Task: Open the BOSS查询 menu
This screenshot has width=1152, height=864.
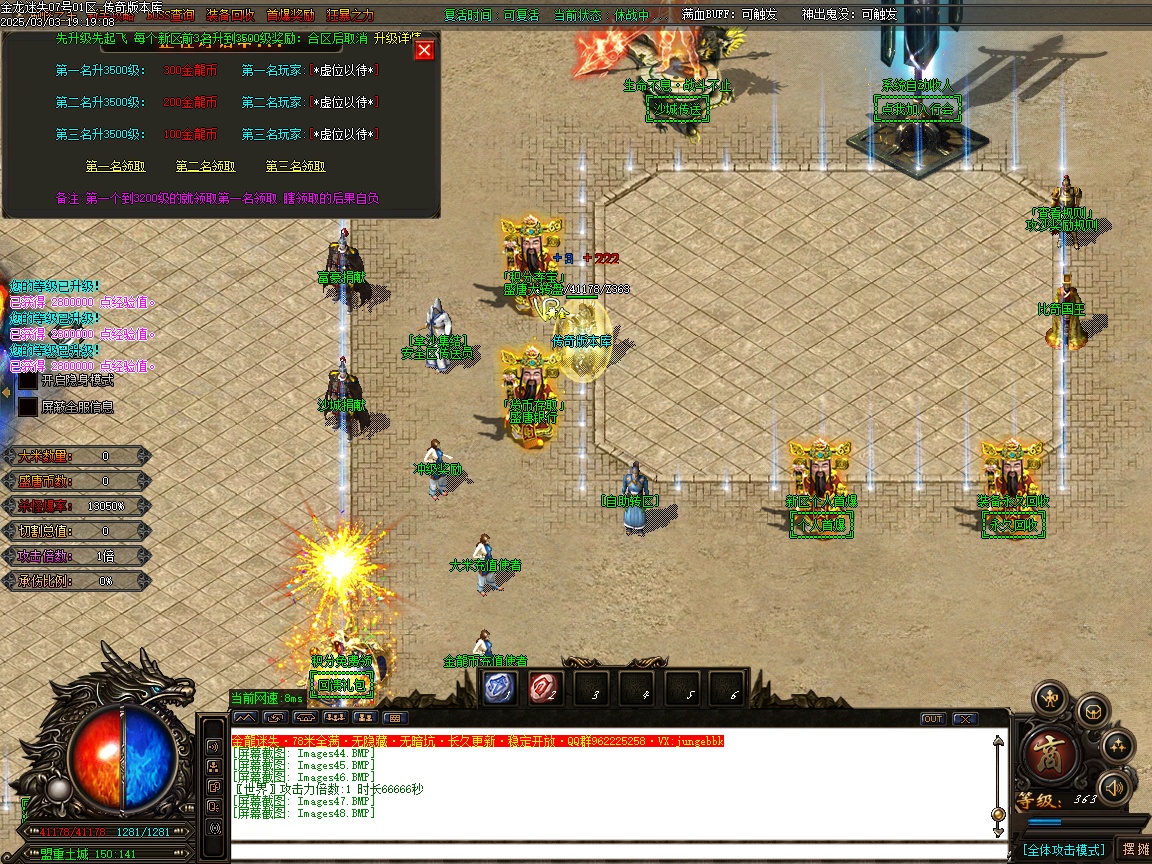Action: (x=170, y=15)
